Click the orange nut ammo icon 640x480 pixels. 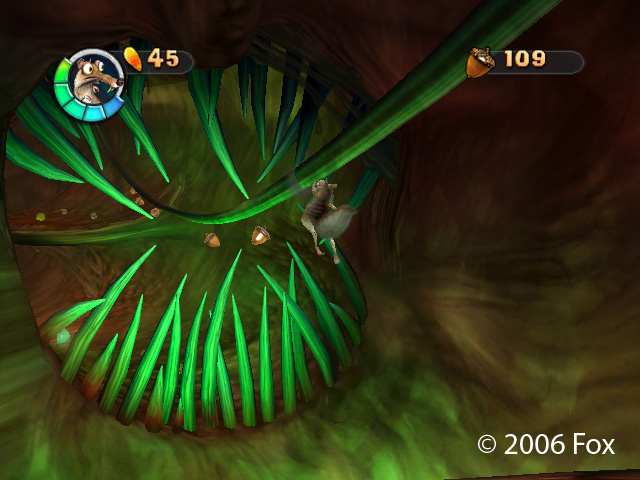click(x=133, y=57)
